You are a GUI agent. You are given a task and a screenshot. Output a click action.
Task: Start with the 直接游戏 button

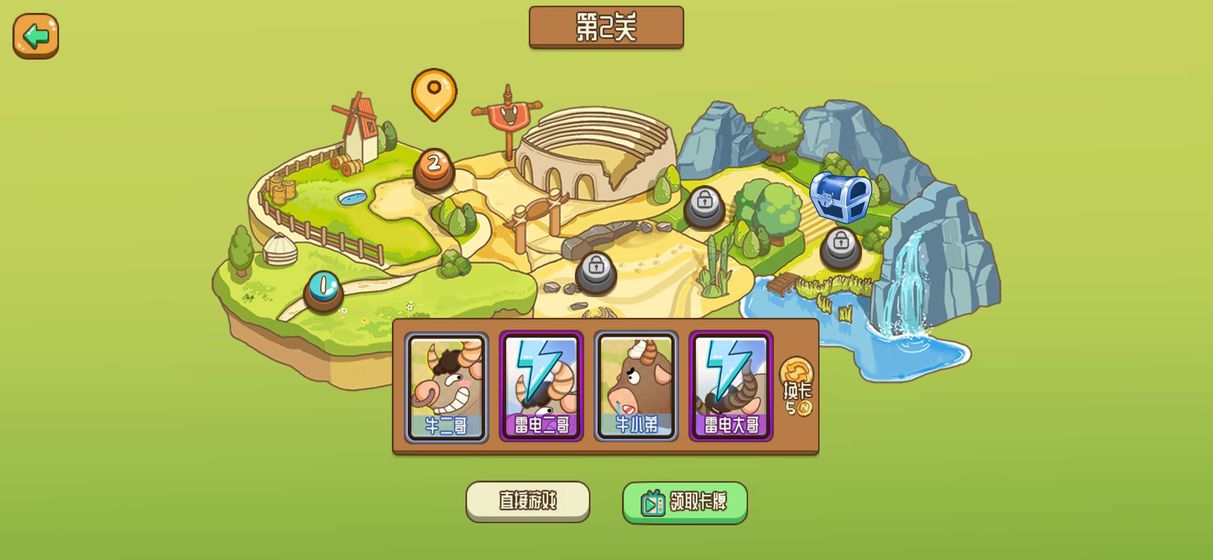(528, 501)
